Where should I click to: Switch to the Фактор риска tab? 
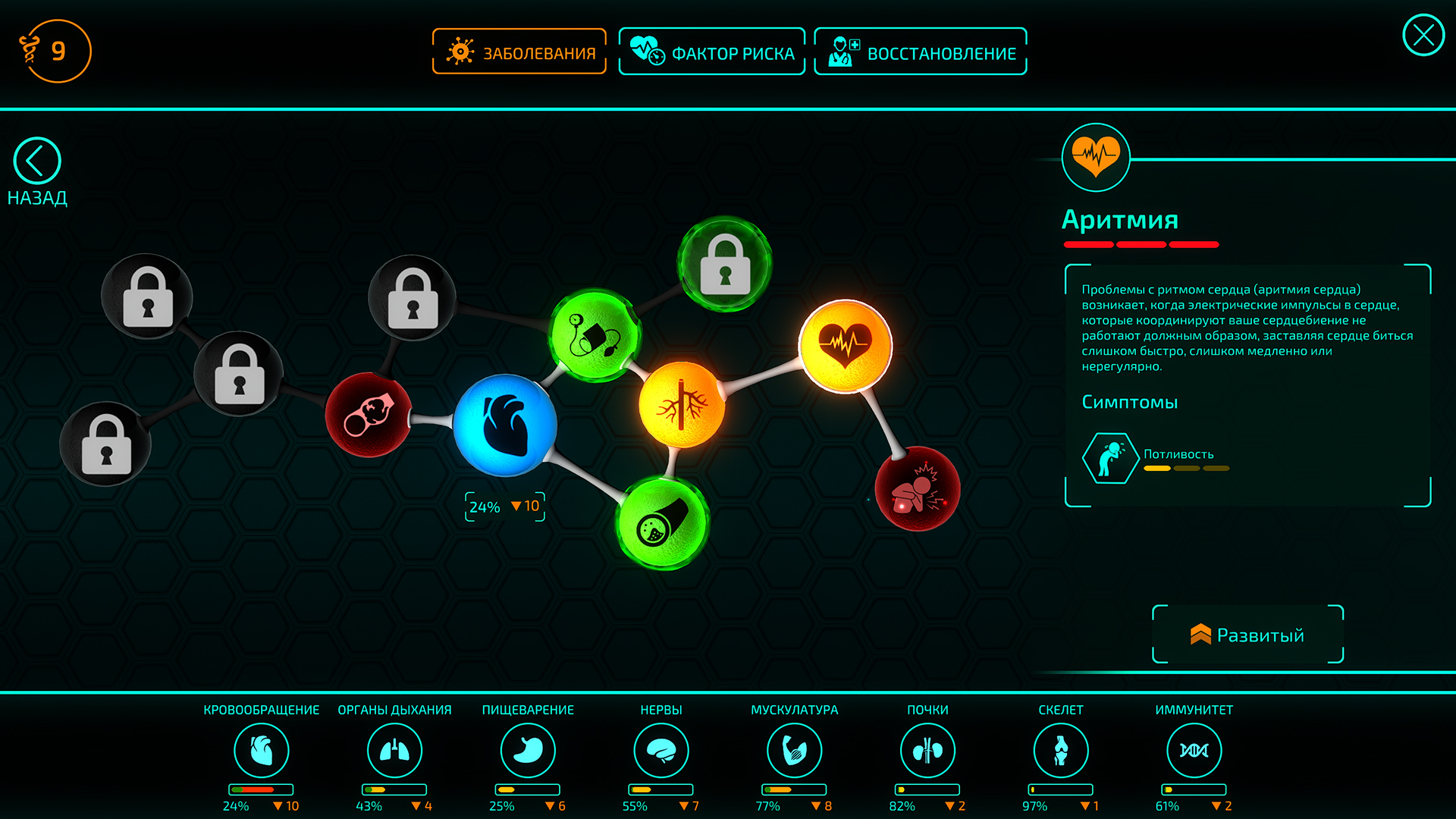[711, 51]
